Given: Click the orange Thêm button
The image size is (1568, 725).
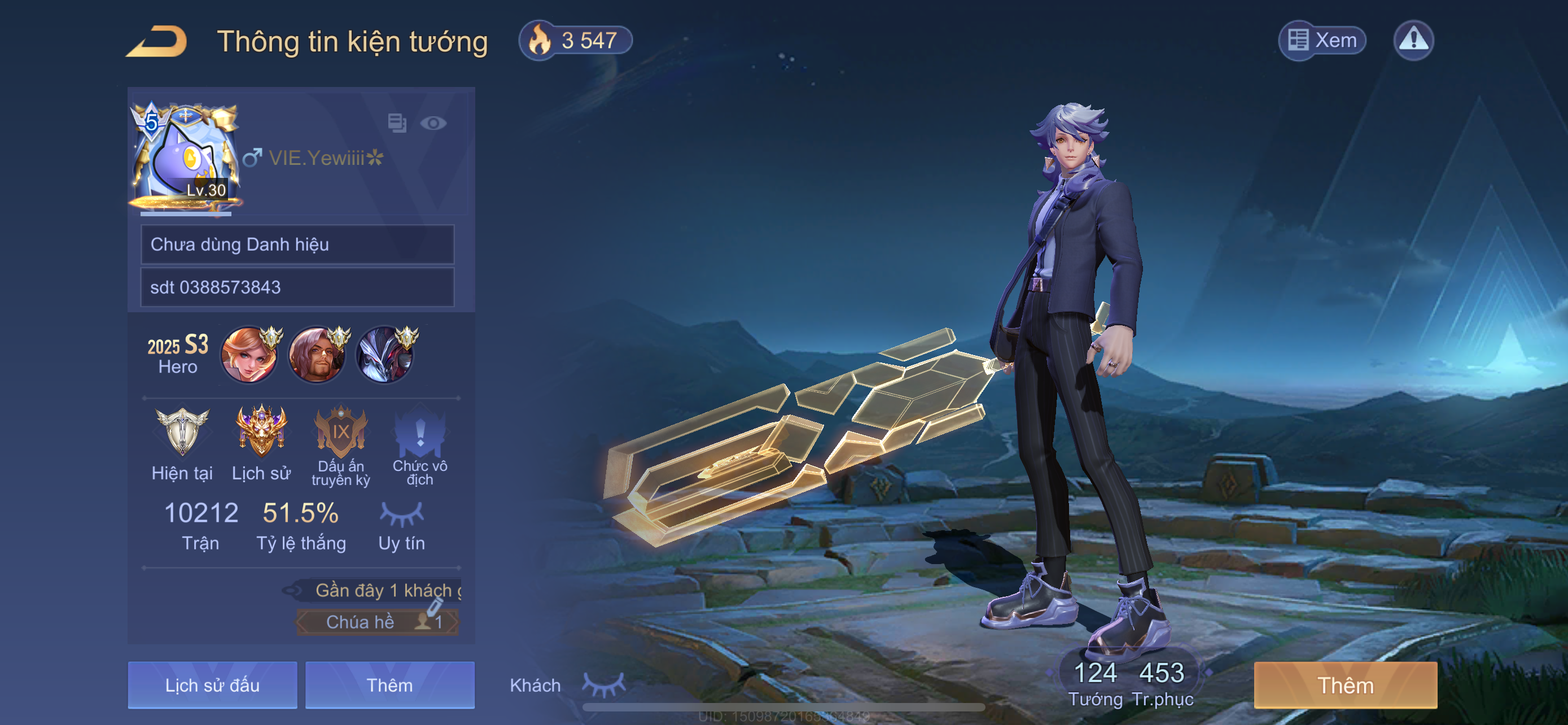Looking at the screenshot, I should coord(1345,685).
